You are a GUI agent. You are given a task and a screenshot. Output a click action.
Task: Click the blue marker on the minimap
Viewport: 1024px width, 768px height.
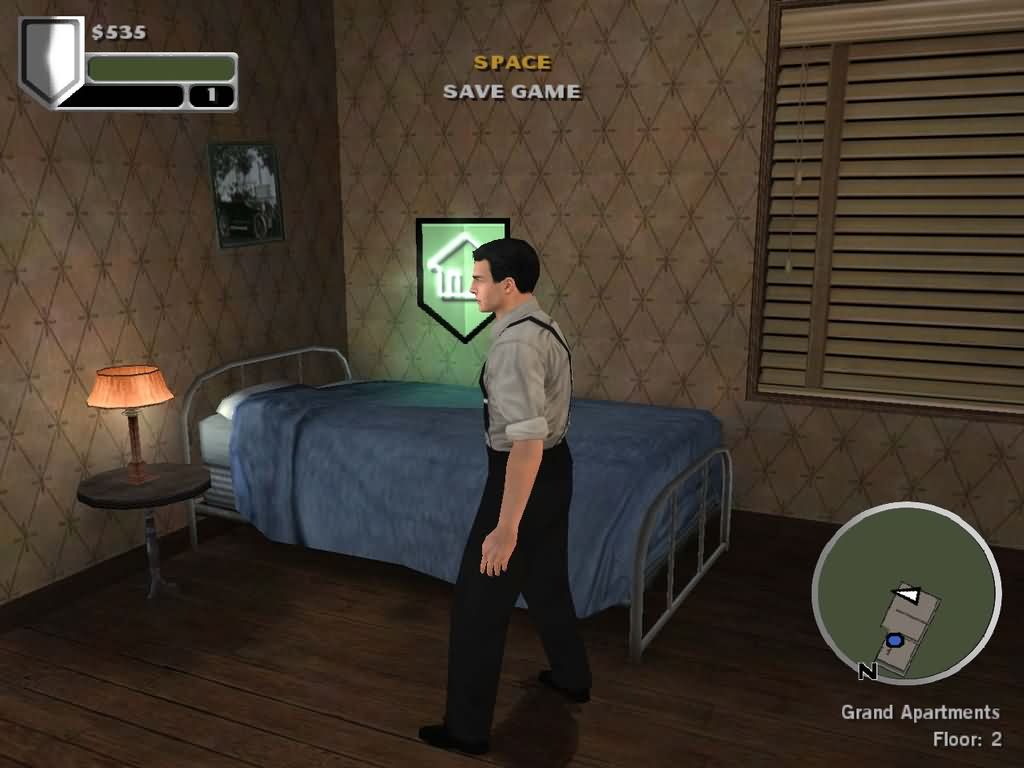(x=895, y=640)
